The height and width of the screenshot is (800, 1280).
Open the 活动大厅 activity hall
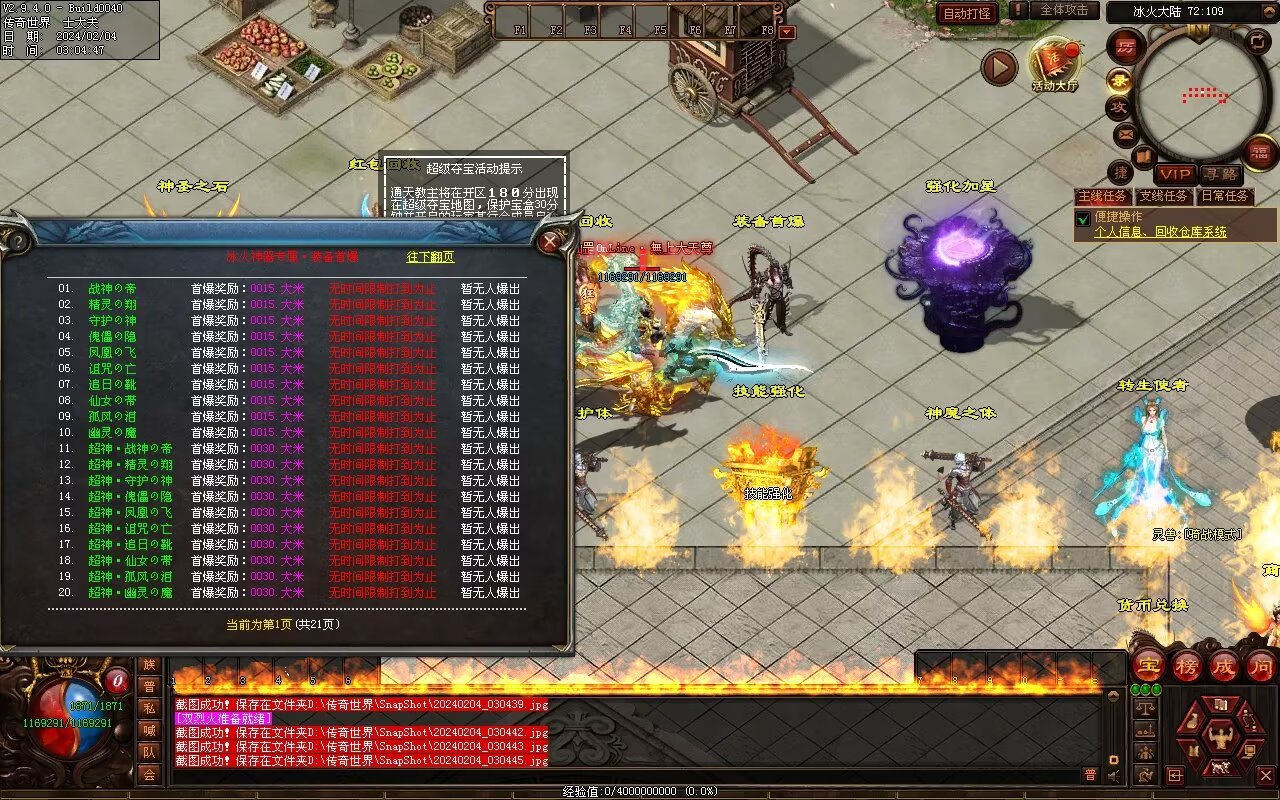click(1054, 64)
